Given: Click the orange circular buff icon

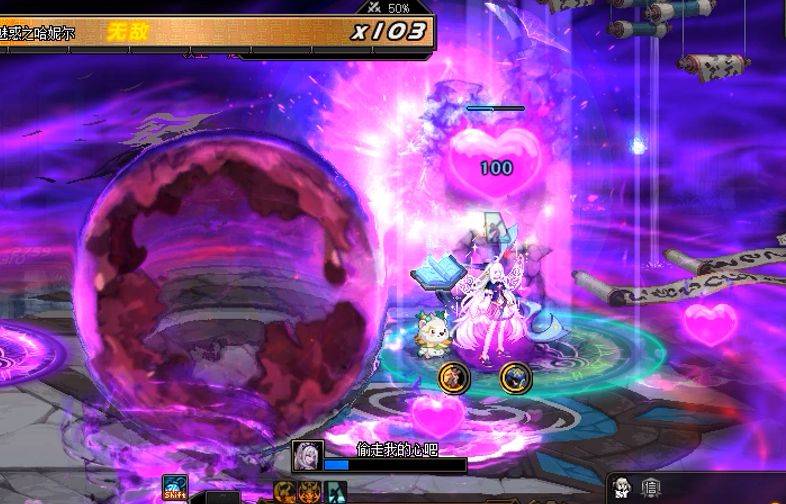Looking at the screenshot, I should 454,377.
